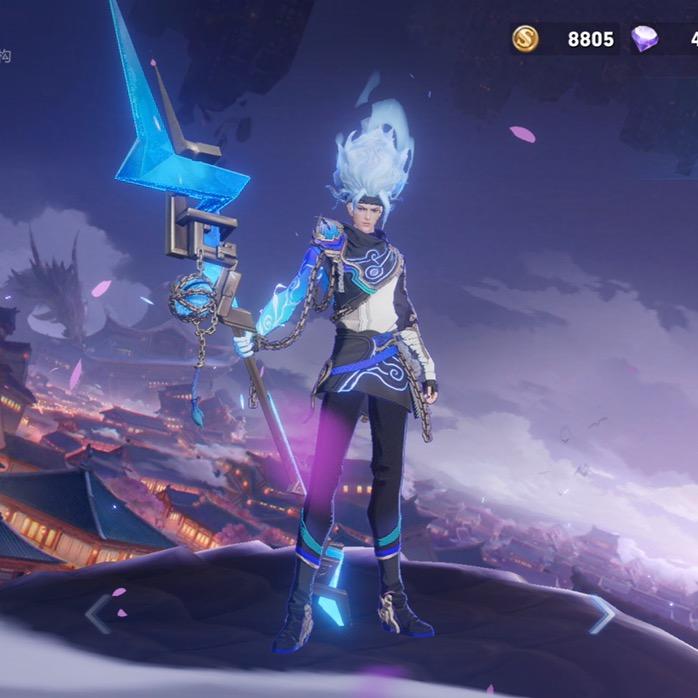The width and height of the screenshot is (698, 698).
Task: Tap the gold coin currency icon
Action: point(525,39)
